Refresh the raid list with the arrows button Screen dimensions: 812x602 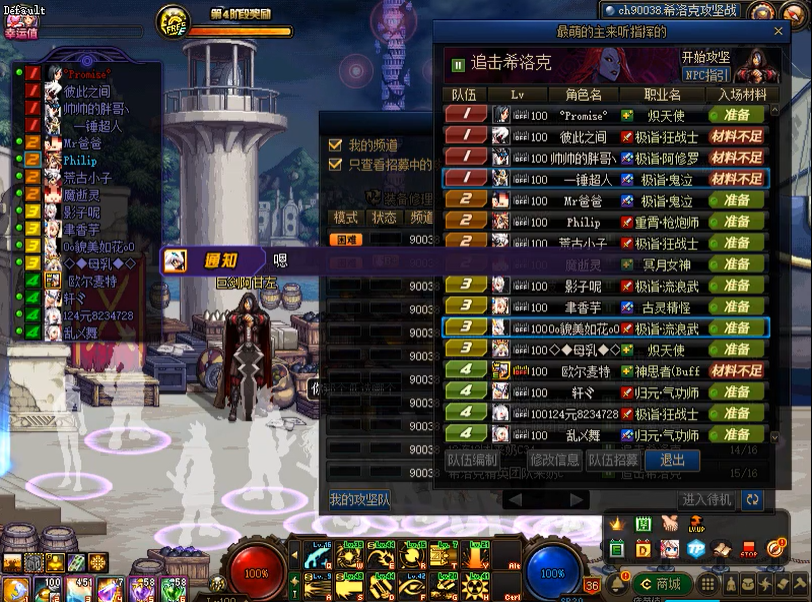[752, 499]
